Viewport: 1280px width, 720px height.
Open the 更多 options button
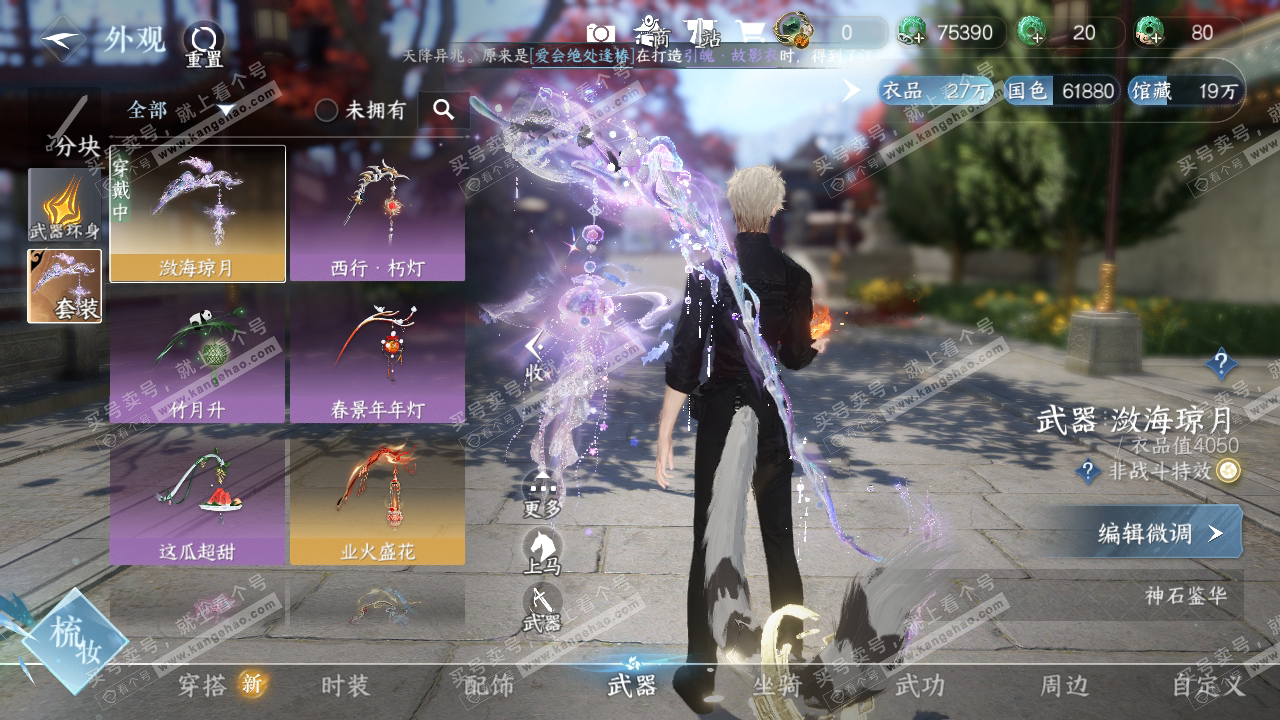pos(542,493)
